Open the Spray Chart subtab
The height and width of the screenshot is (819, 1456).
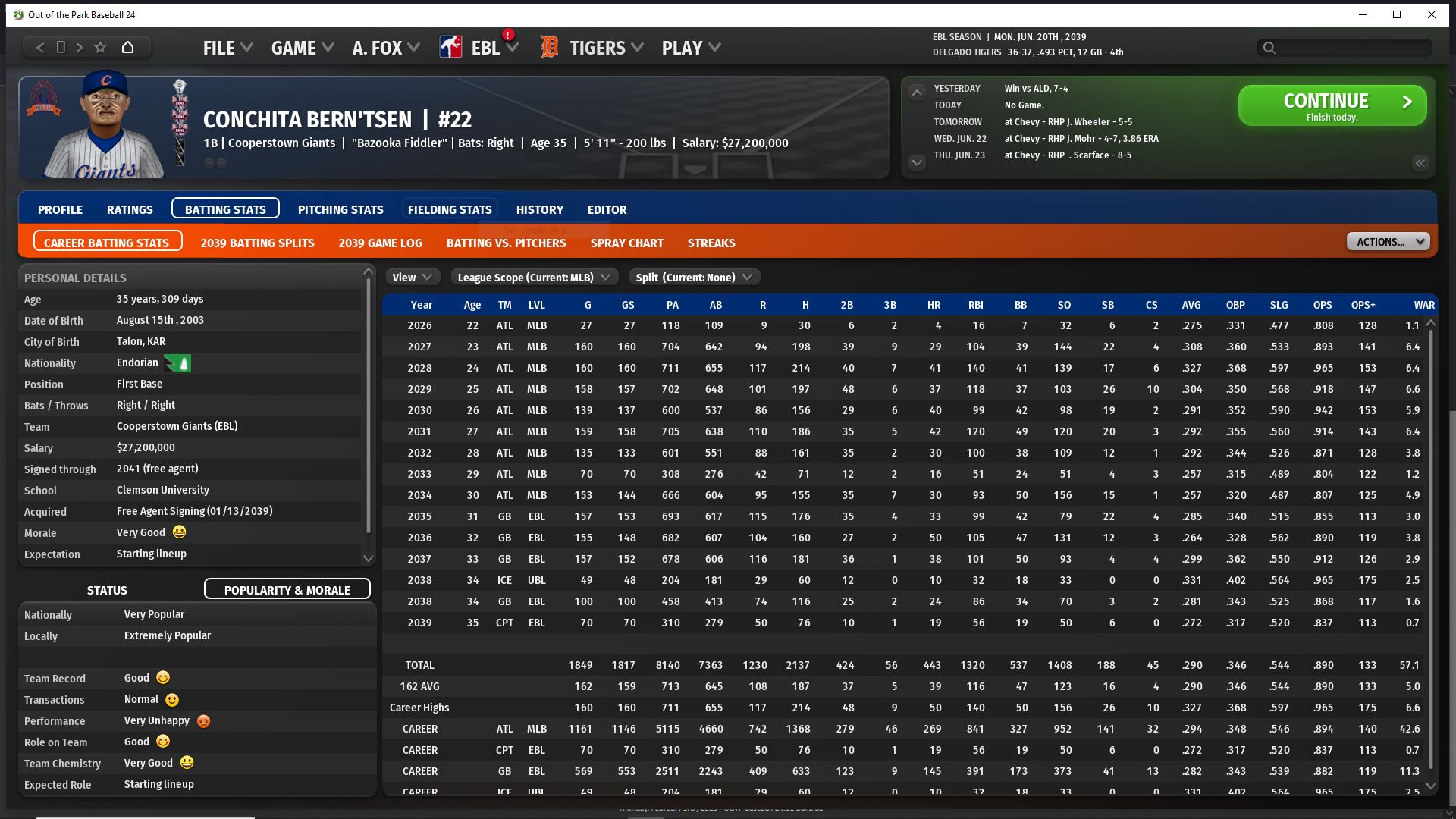tap(626, 243)
